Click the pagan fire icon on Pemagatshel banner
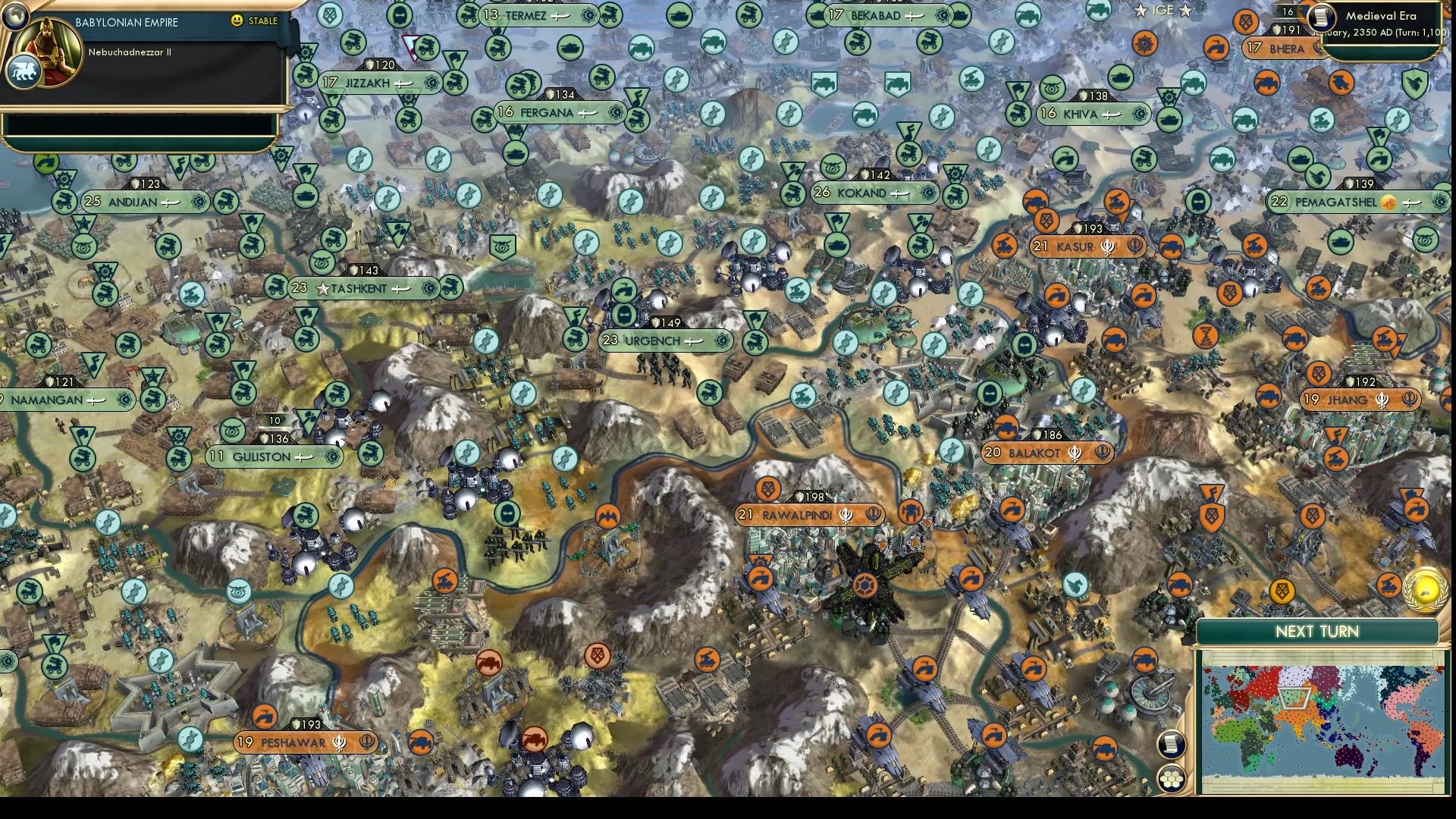Screen dimensions: 1456x819 pos(1389,202)
